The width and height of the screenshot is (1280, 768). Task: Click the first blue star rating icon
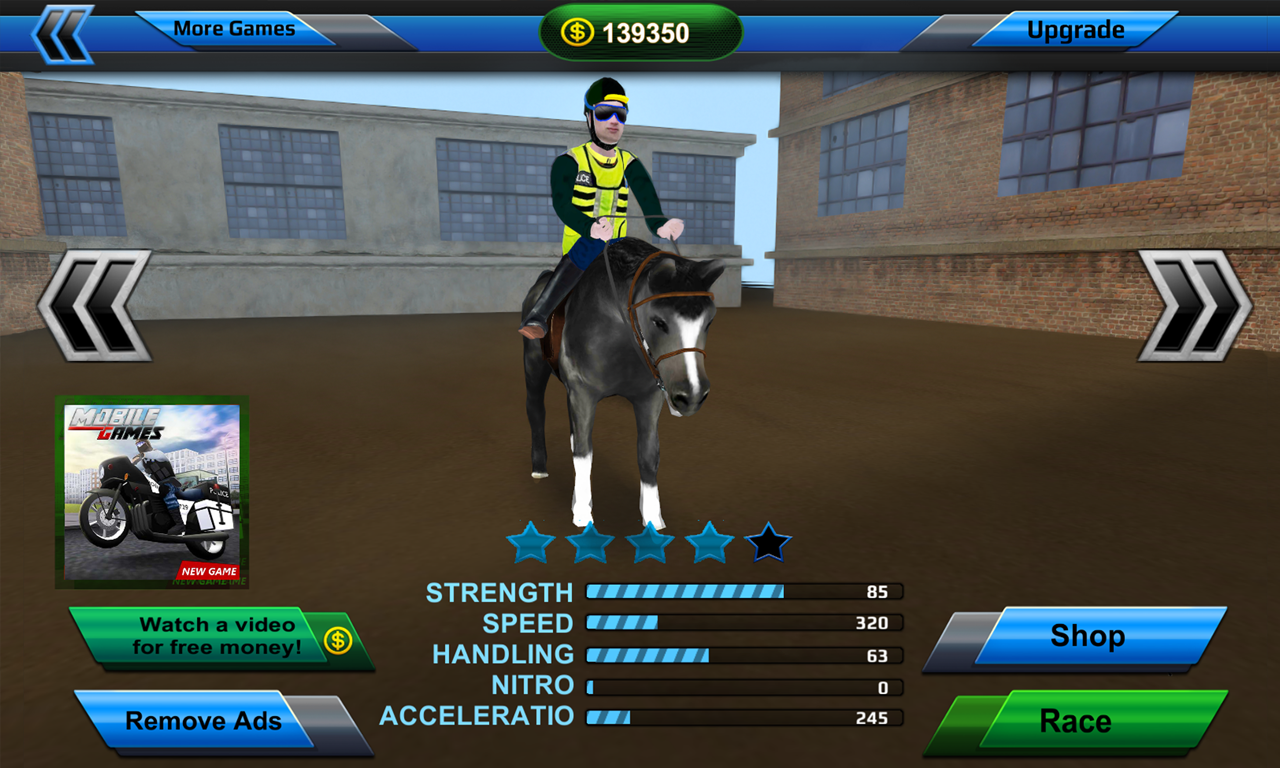tap(530, 541)
